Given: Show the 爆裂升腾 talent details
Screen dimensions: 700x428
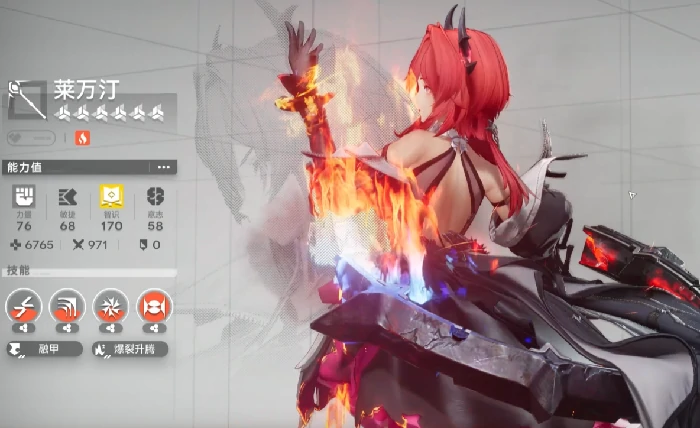Looking at the screenshot, I should 129,349.
